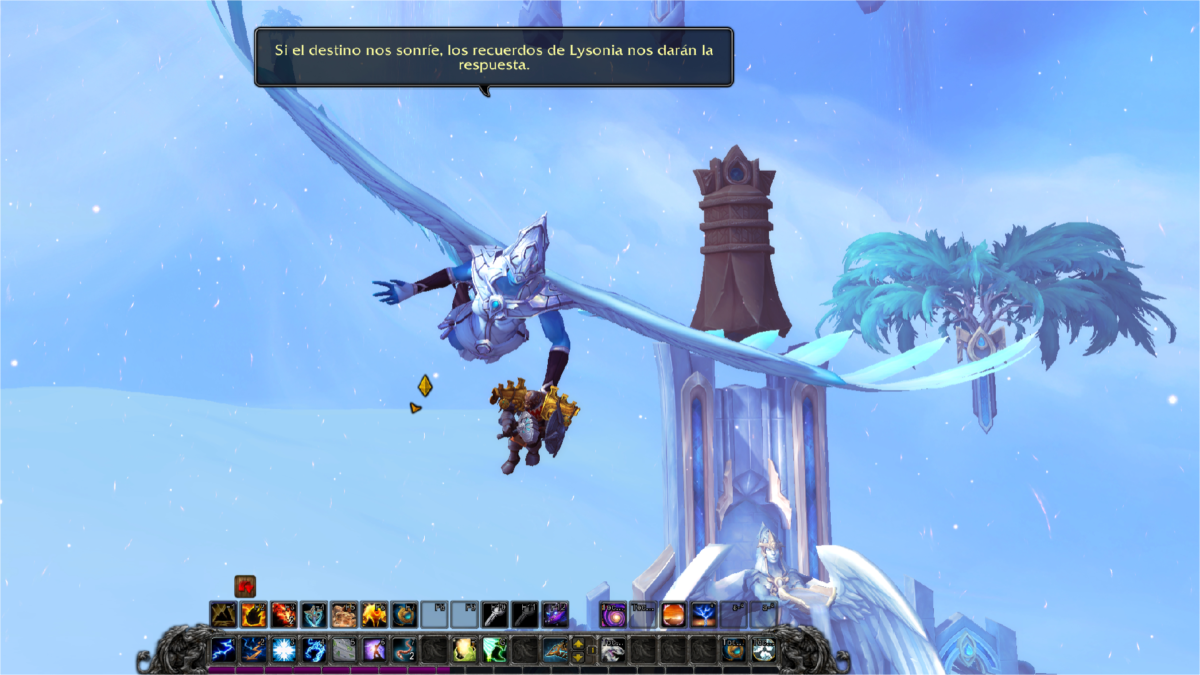Summon the white dragon head mount

pyautogui.click(x=613, y=650)
